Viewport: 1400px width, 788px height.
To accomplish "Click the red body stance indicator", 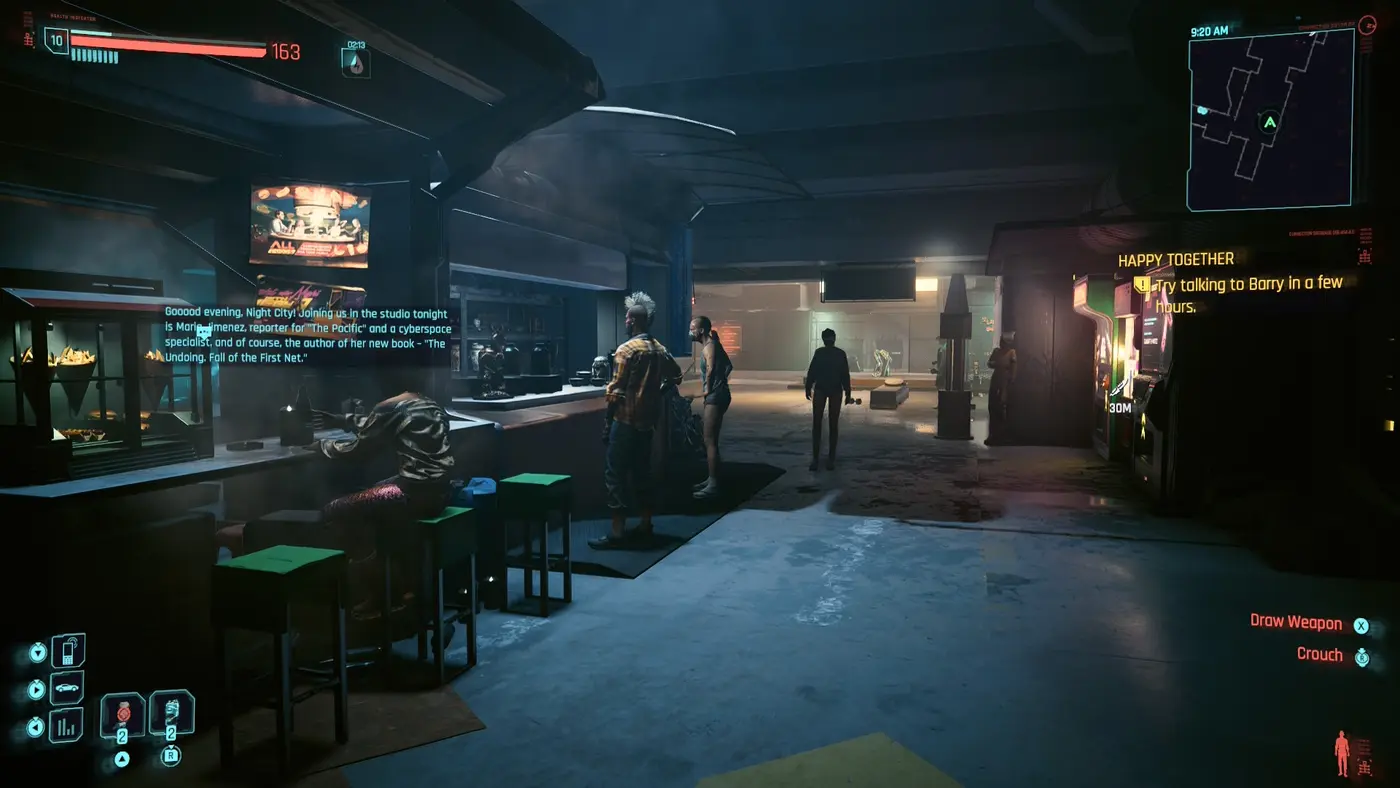I will coord(1342,751).
